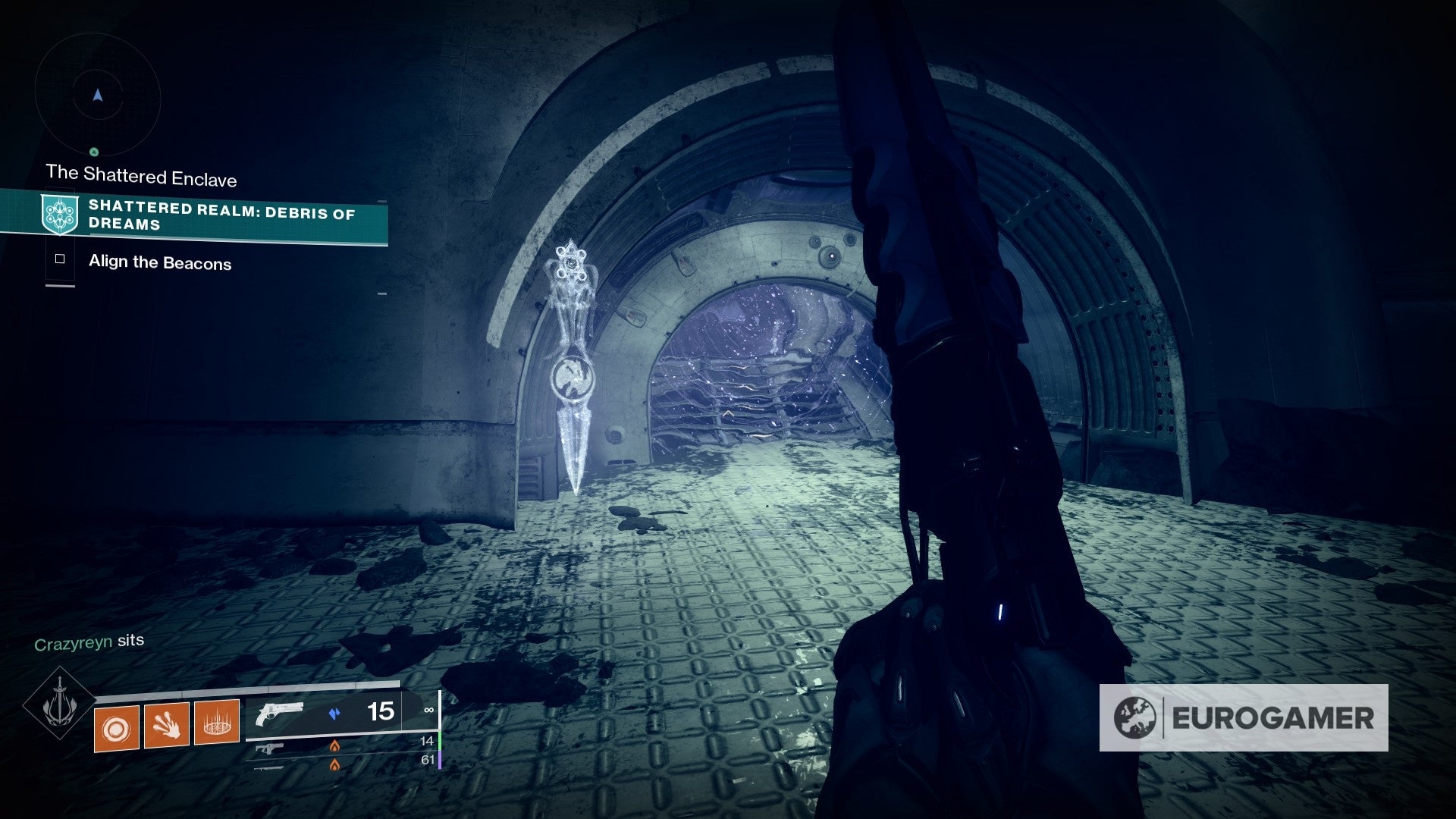Switch to the third weapon with 61 ammo
This screenshot has width=1456, height=819.
[269, 766]
